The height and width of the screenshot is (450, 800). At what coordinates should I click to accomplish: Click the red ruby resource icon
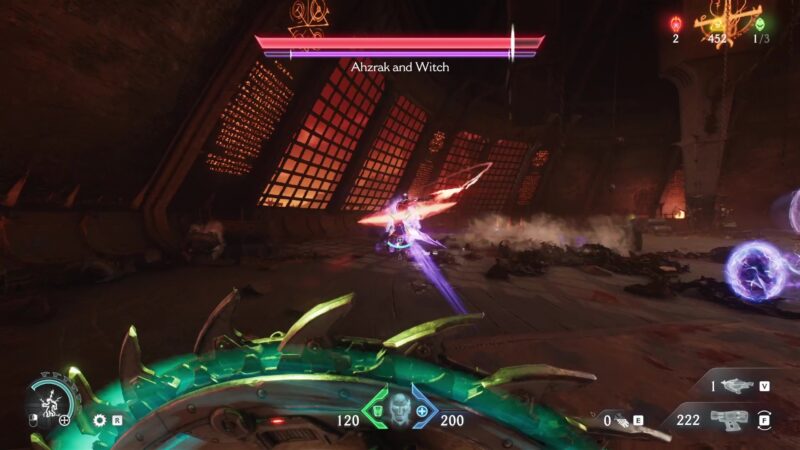(x=675, y=23)
